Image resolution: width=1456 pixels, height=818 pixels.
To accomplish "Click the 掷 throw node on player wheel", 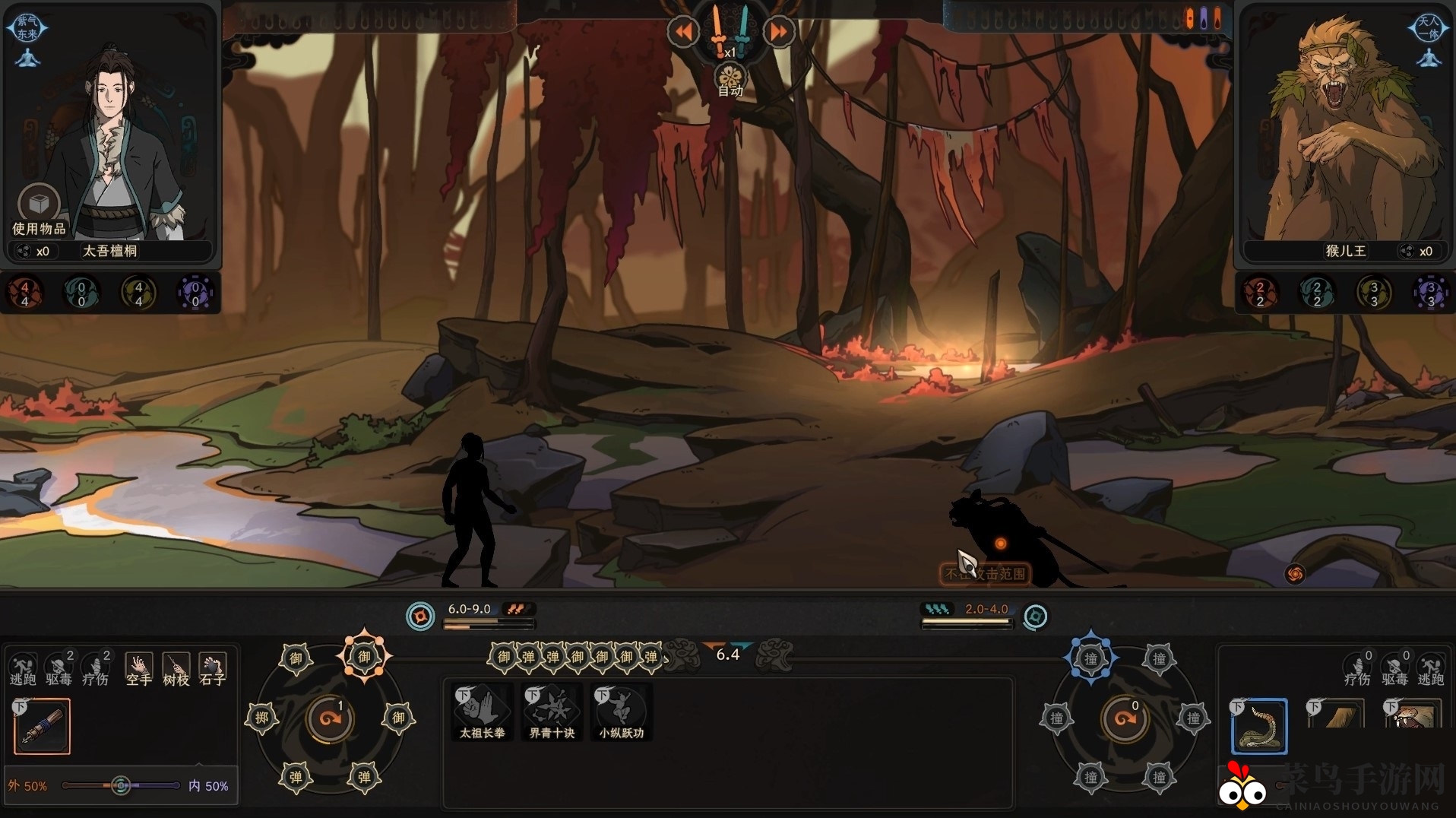I will click(261, 718).
